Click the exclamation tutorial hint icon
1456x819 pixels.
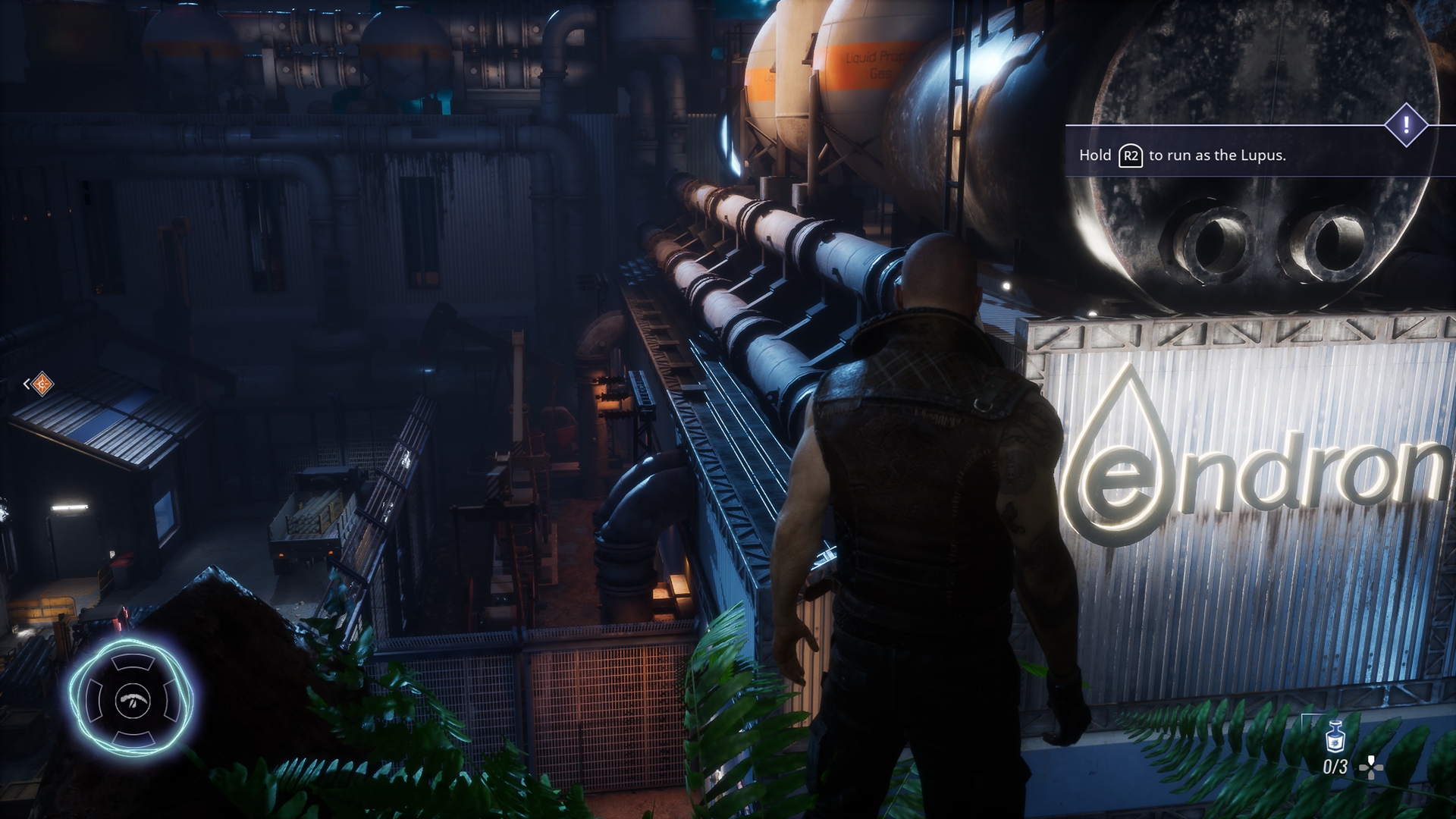click(1407, 124)
